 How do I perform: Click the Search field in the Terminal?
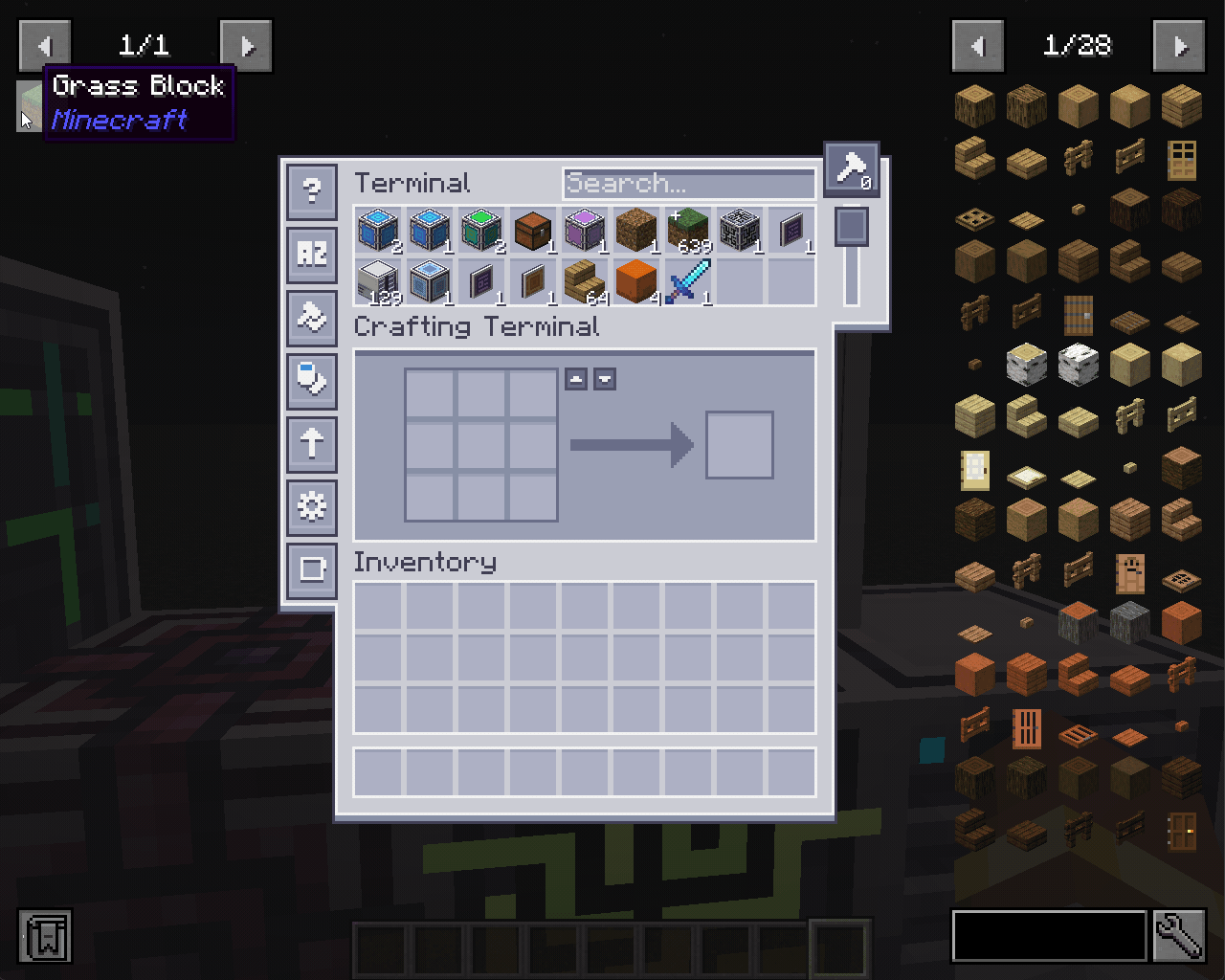click(x=688, y=184)
